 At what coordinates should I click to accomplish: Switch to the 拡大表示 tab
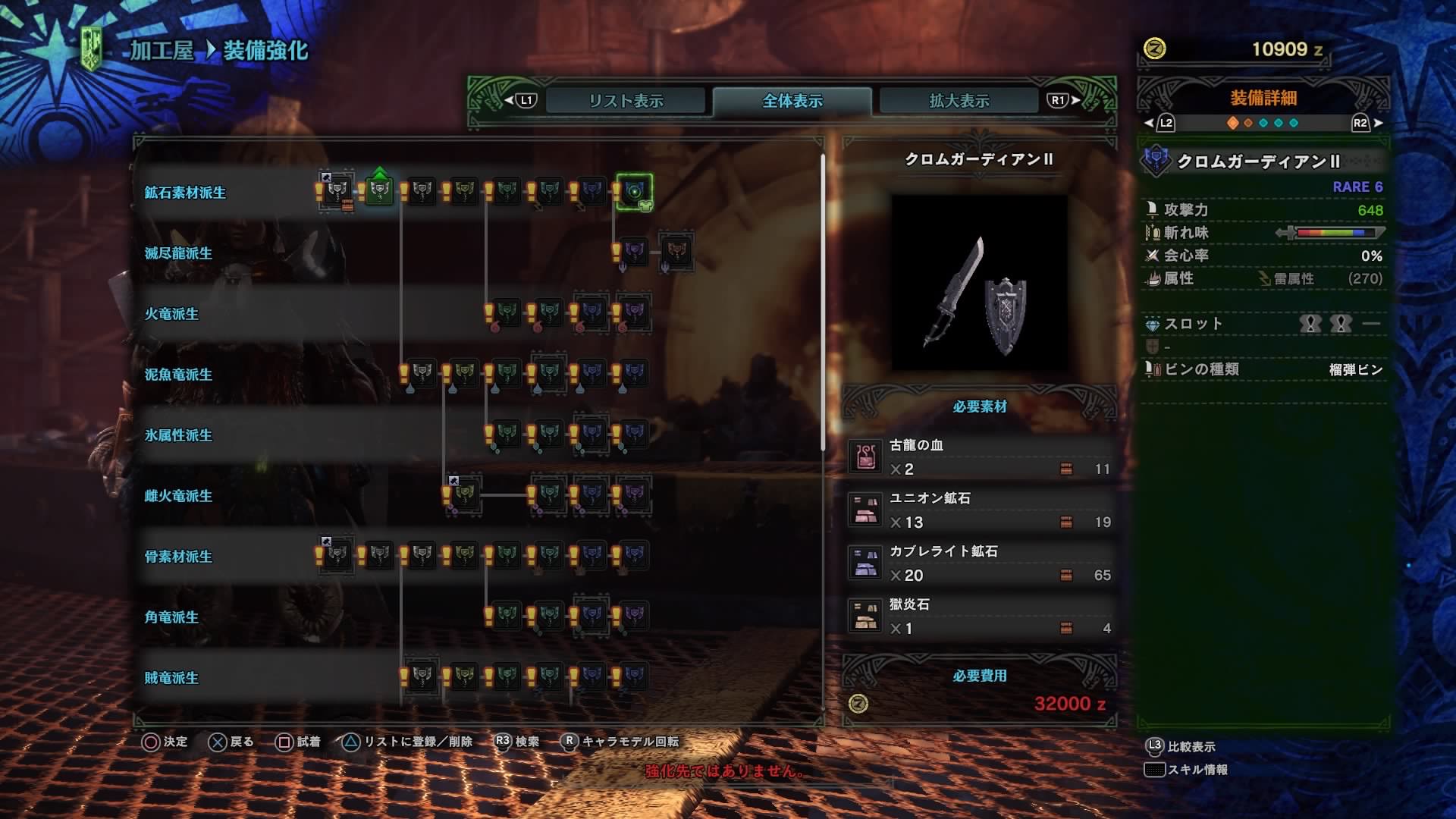pyautogui.click(x=957, y=99)
